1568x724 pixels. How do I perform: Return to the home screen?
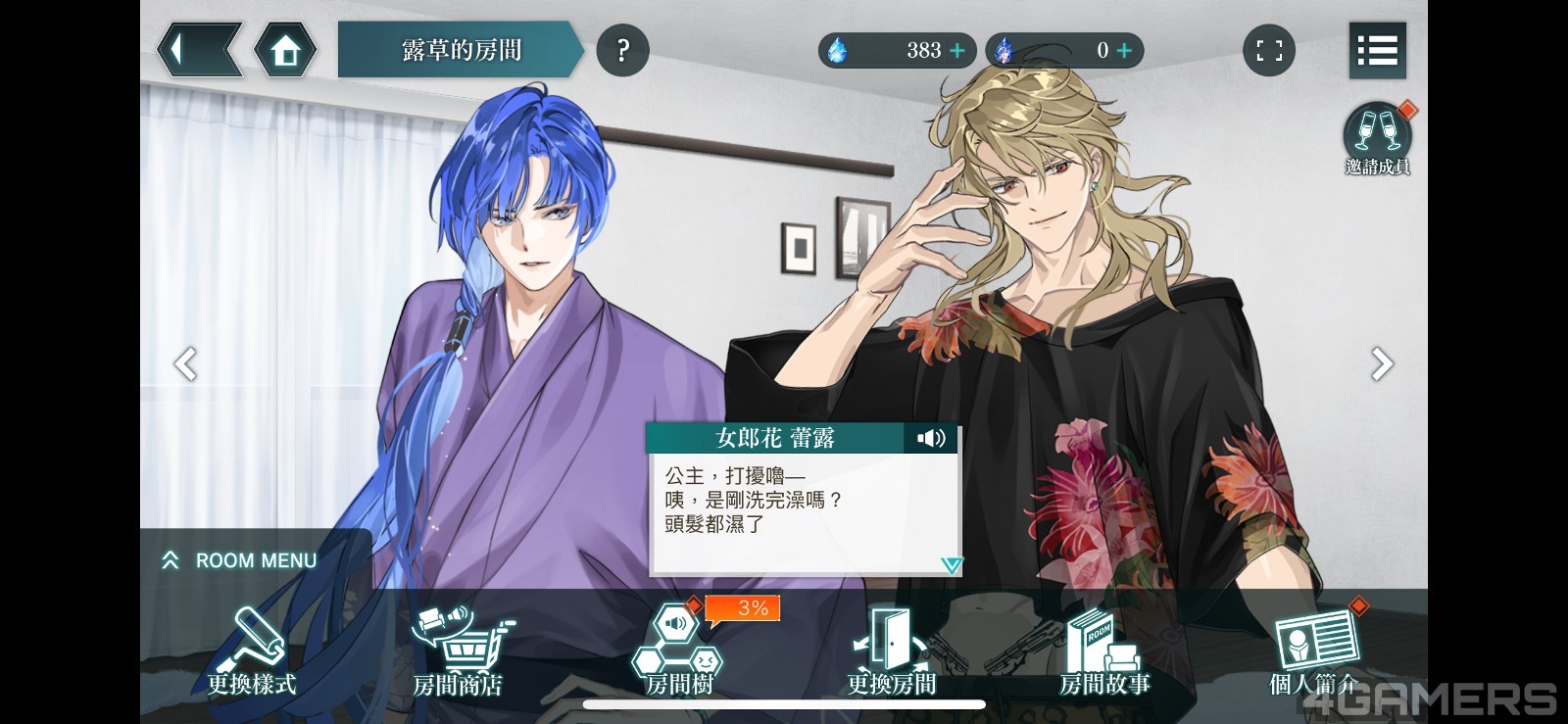[285, 50]
